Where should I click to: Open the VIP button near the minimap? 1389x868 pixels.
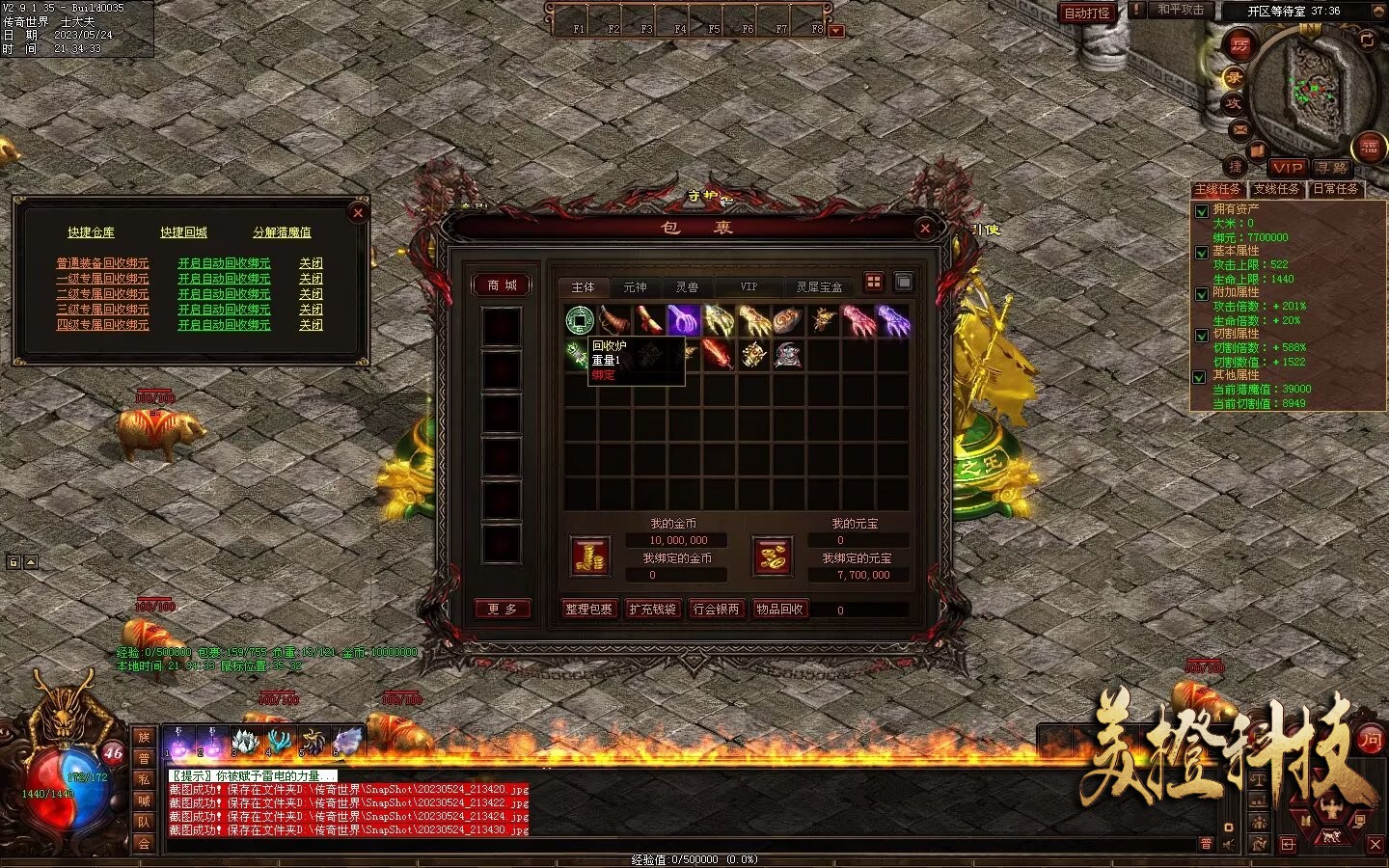[x=1287, y=168]
